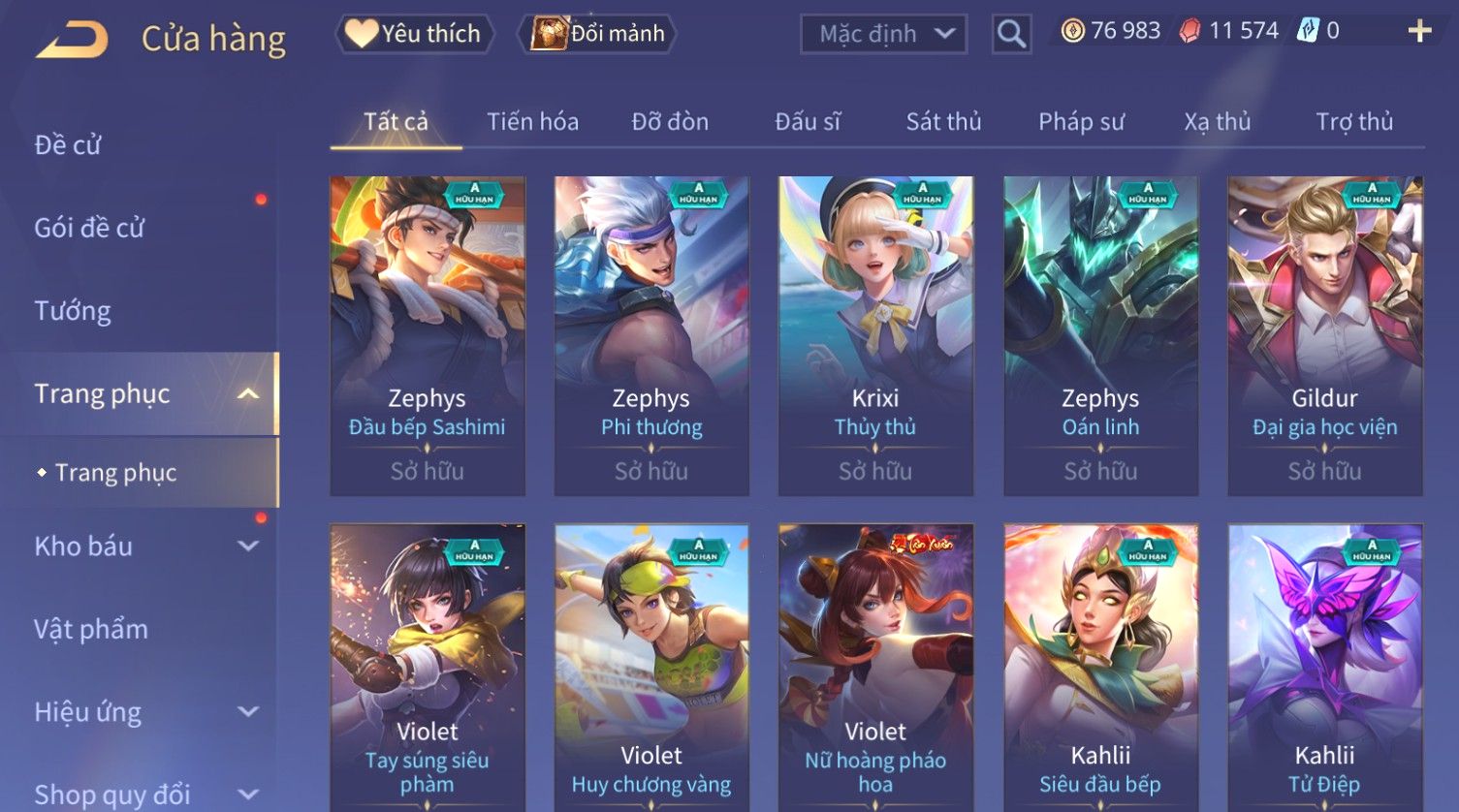Expand the Mặc định sort dropdown
Screen dimensions: 1459x812
click(883, 34)
